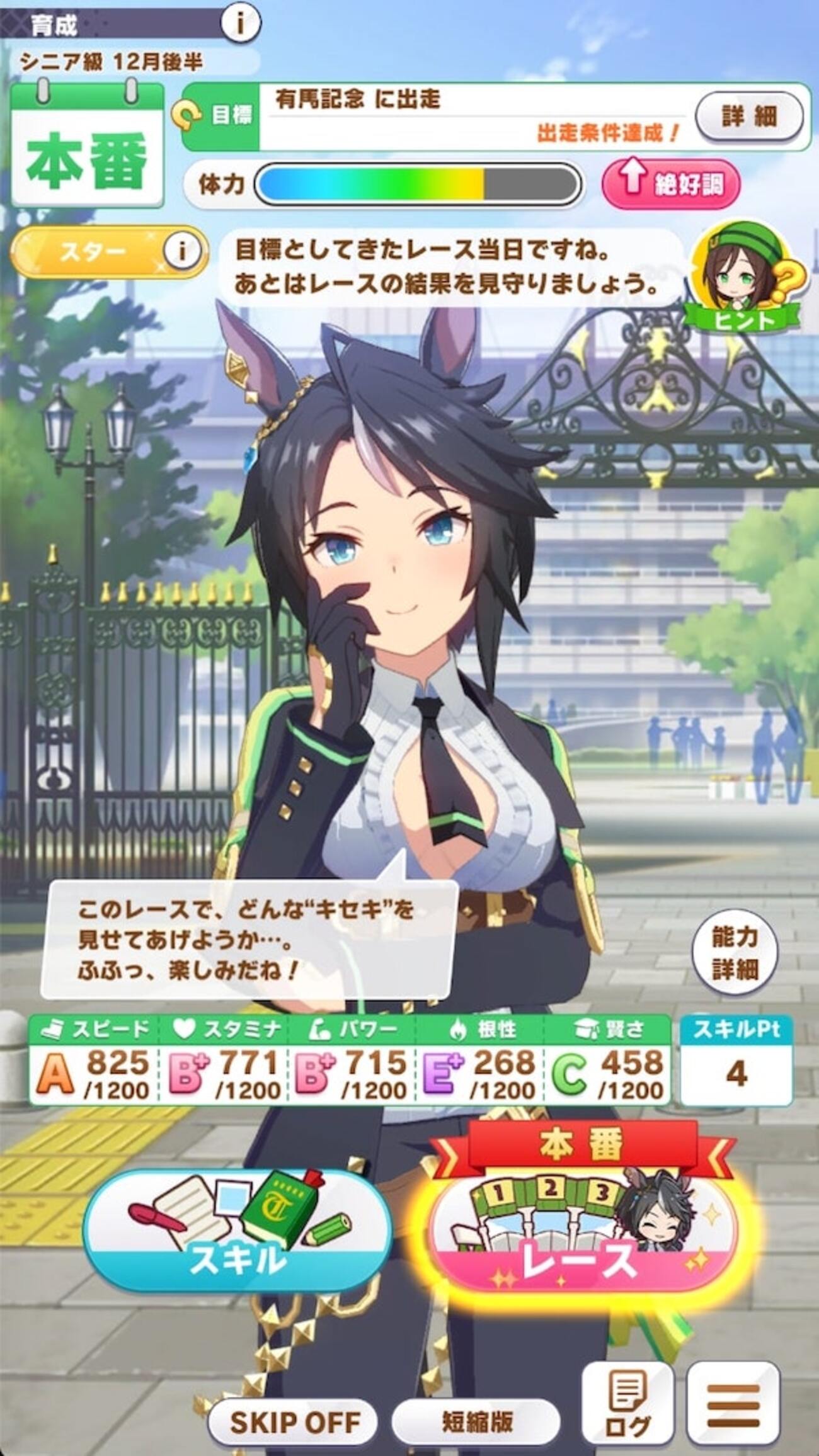
Task: Click the 絶好調 mood indicator
Action: 670,185
